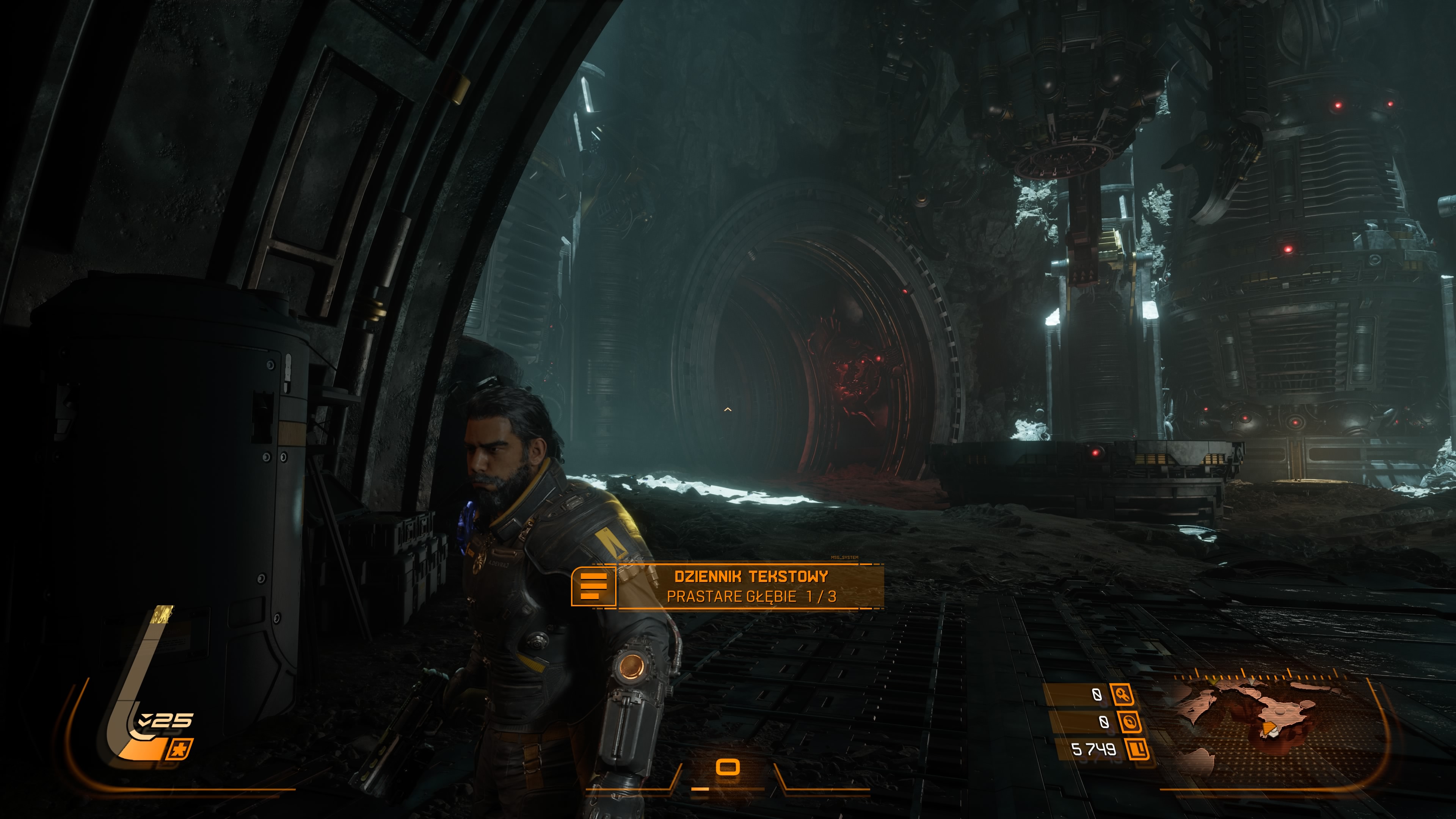Click the medkit cross icon
The height and width of the screenshot is (819, 1456).
(x=180, y=750)
